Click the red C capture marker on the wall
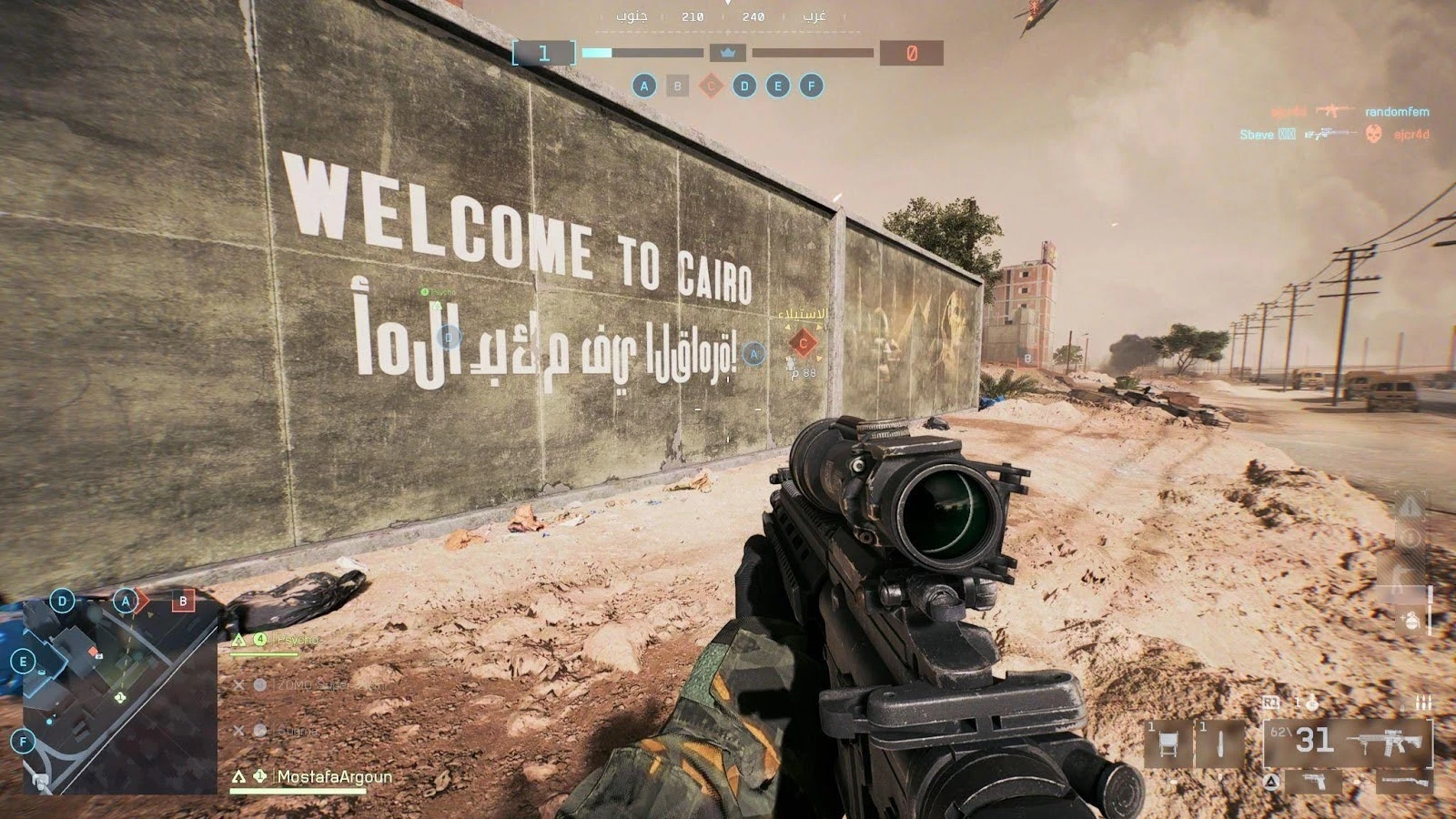 click(803, 343)
